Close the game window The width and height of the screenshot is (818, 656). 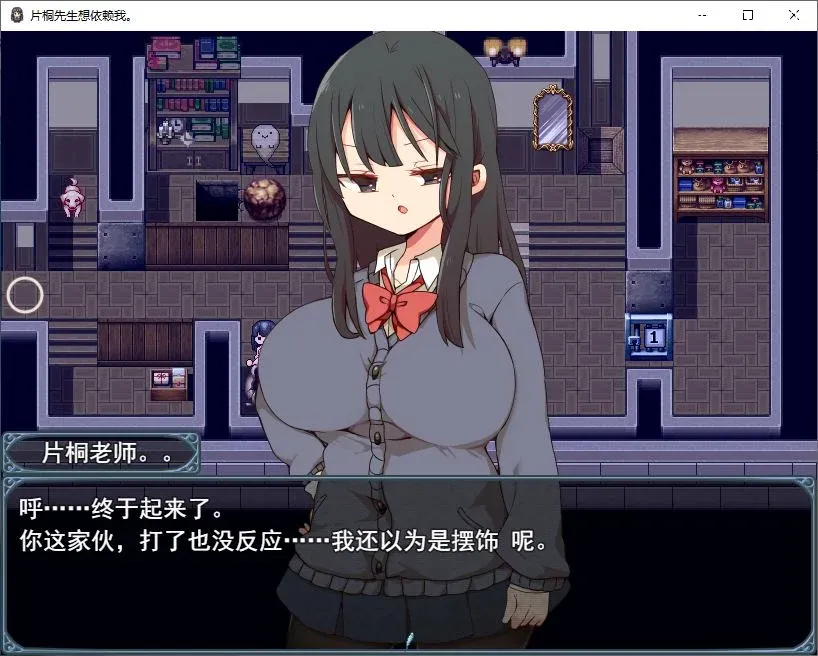793,15
